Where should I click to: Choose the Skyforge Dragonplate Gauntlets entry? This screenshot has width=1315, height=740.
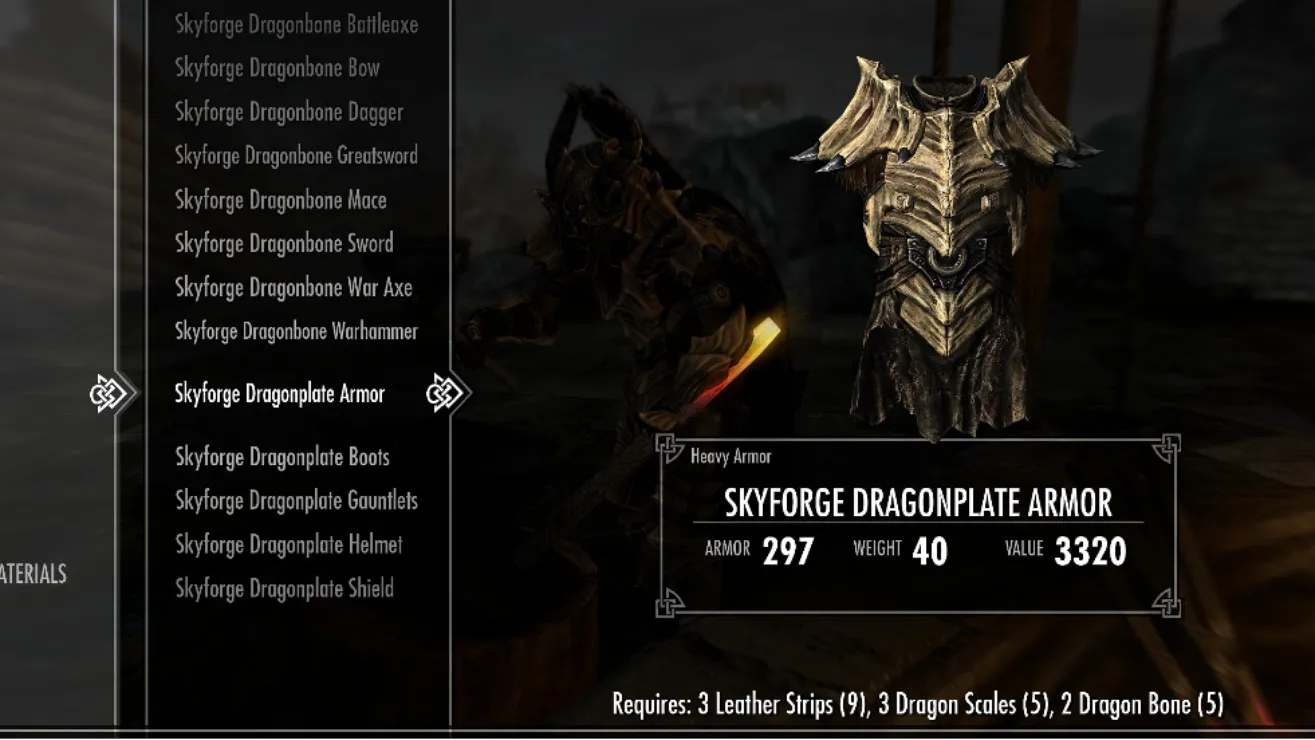[x=296, y=501]
